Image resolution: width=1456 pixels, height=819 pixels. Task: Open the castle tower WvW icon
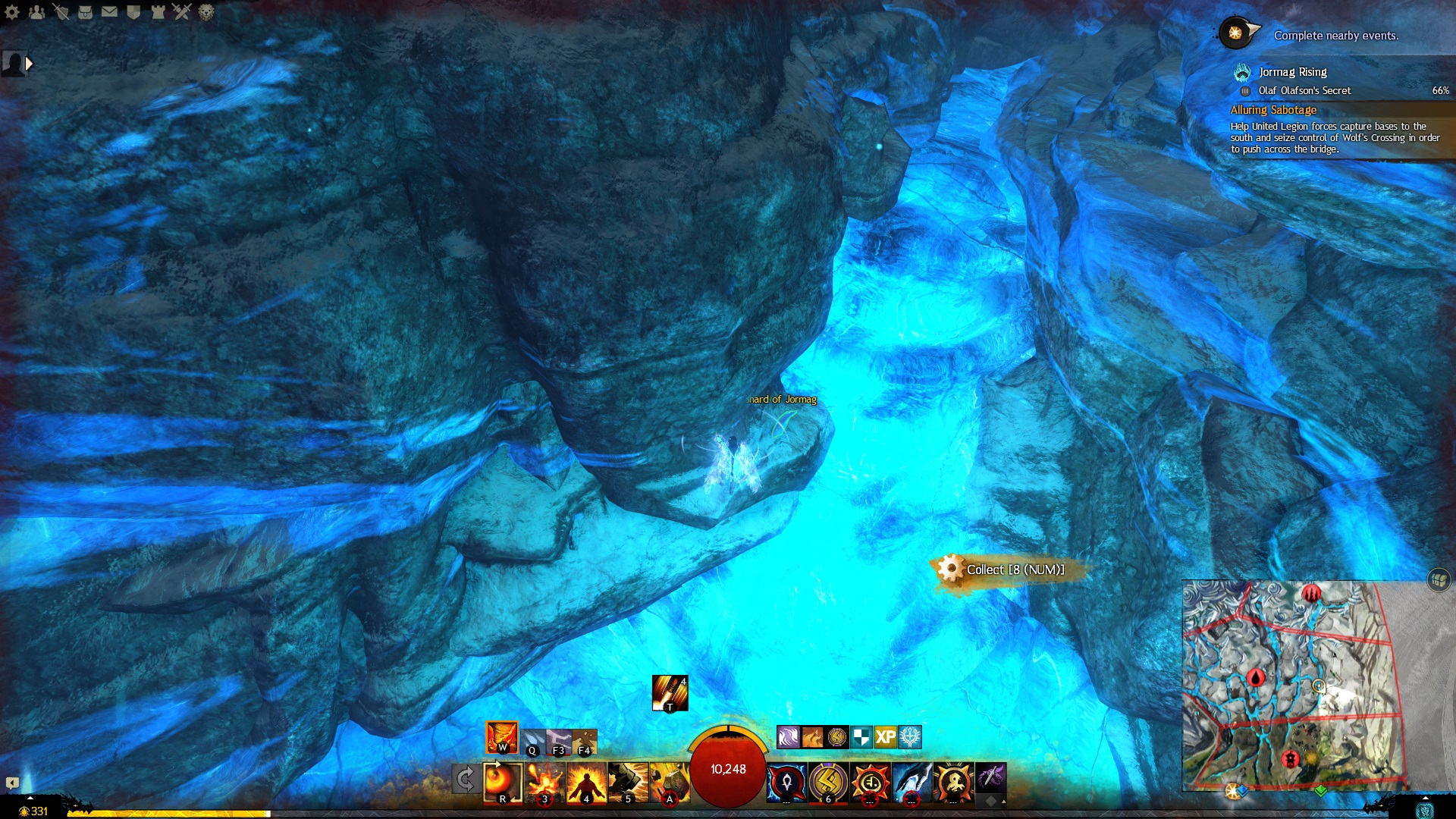[x=158, y=11]
